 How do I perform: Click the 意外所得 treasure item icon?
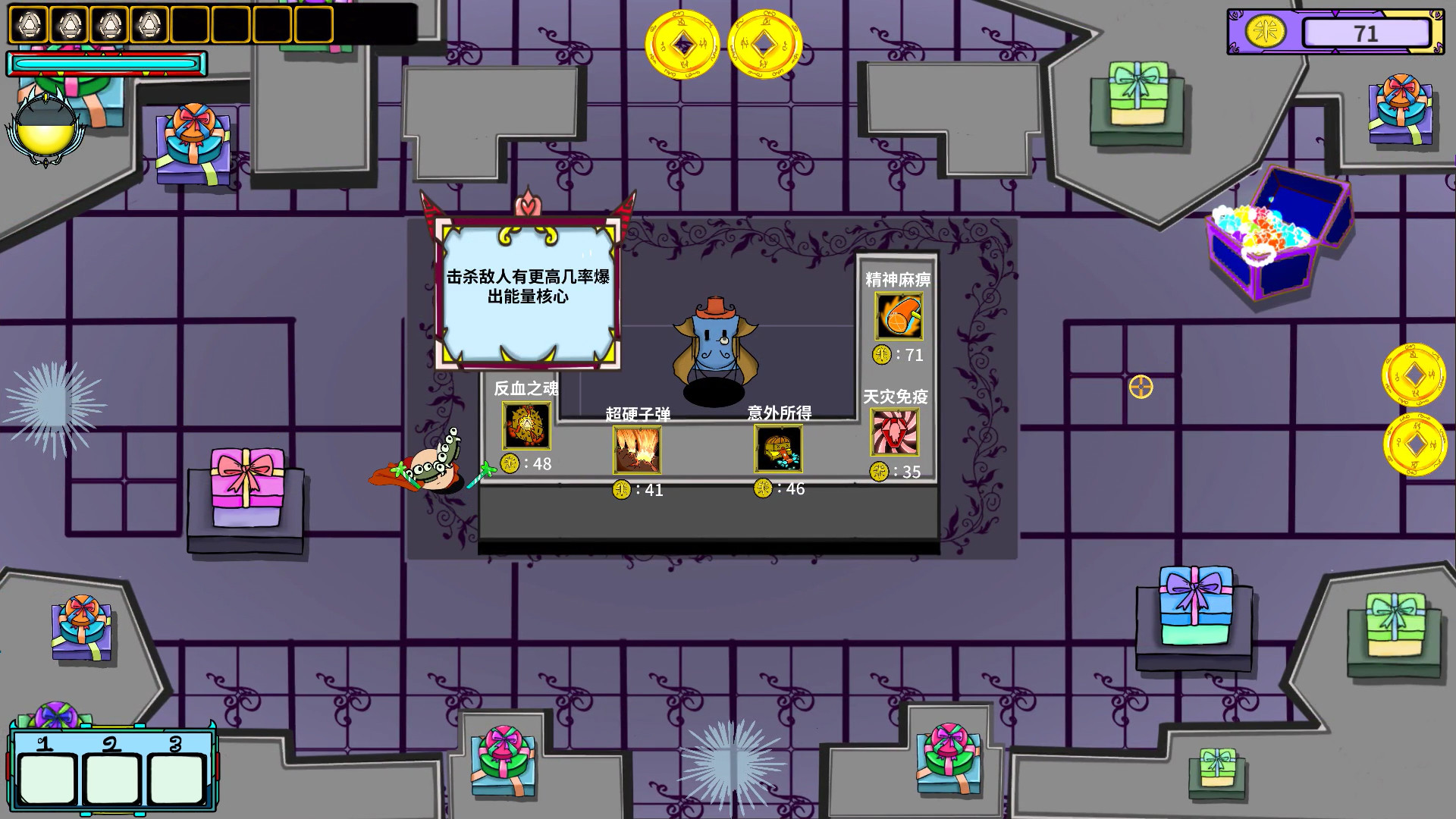tap(777, 449)
